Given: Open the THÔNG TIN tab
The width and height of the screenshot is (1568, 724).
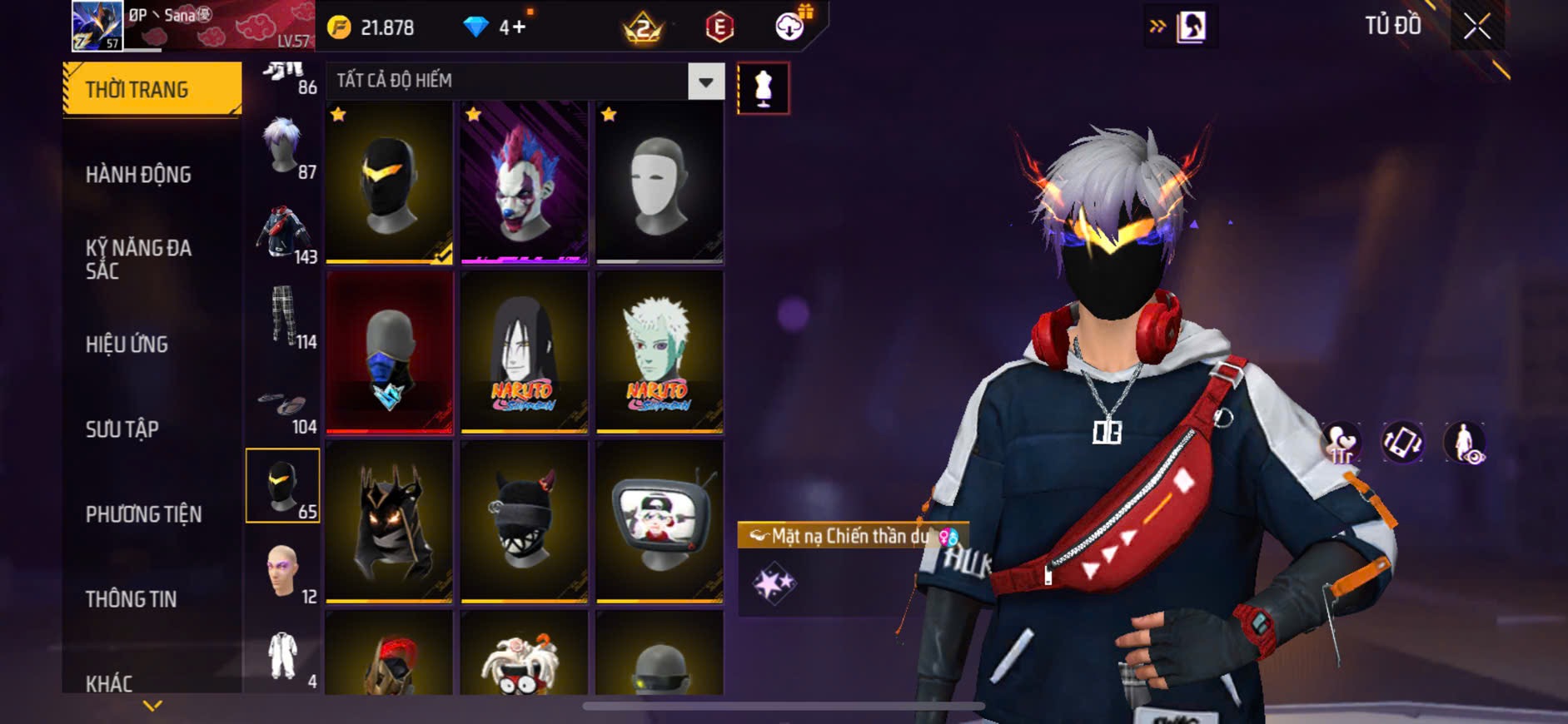Looking at the screenshot, I should pyautogui.click(x=131, y=599).
